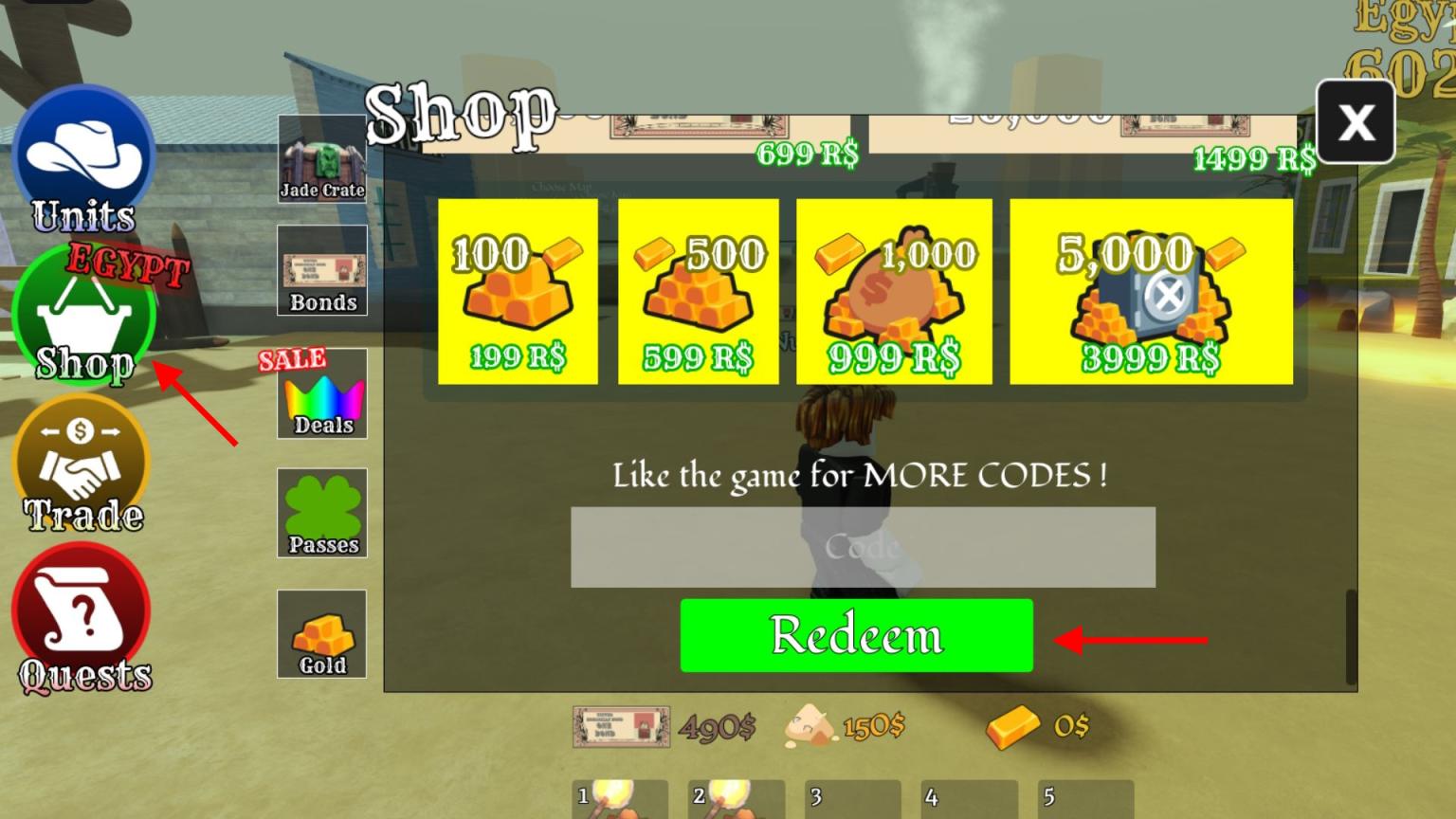Screen dimensions: 1456x819
Task: Select the 5,000 gold vault pack
Action: 1150,291
